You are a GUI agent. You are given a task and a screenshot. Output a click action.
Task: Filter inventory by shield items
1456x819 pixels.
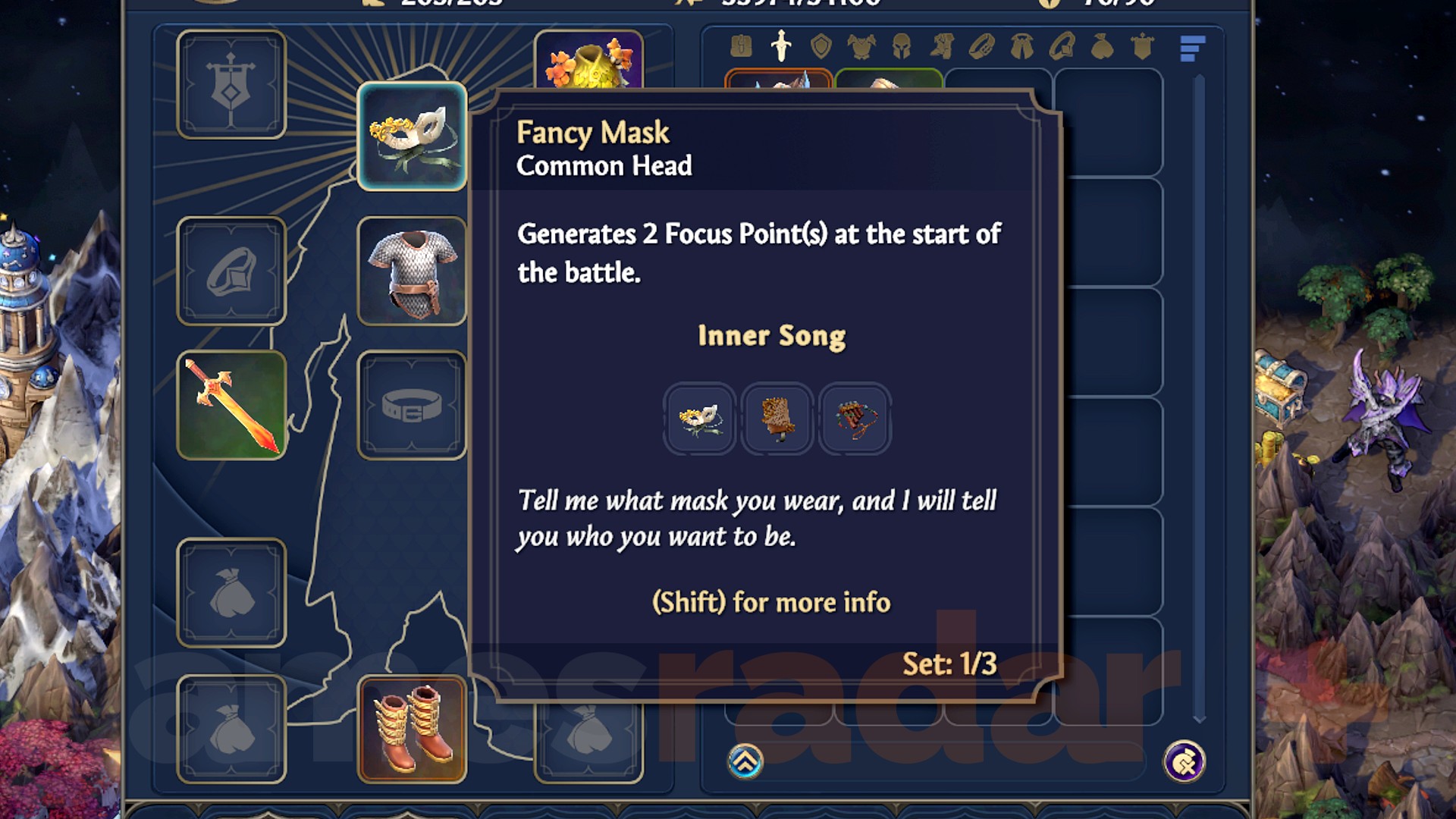(x=822, y=45)
